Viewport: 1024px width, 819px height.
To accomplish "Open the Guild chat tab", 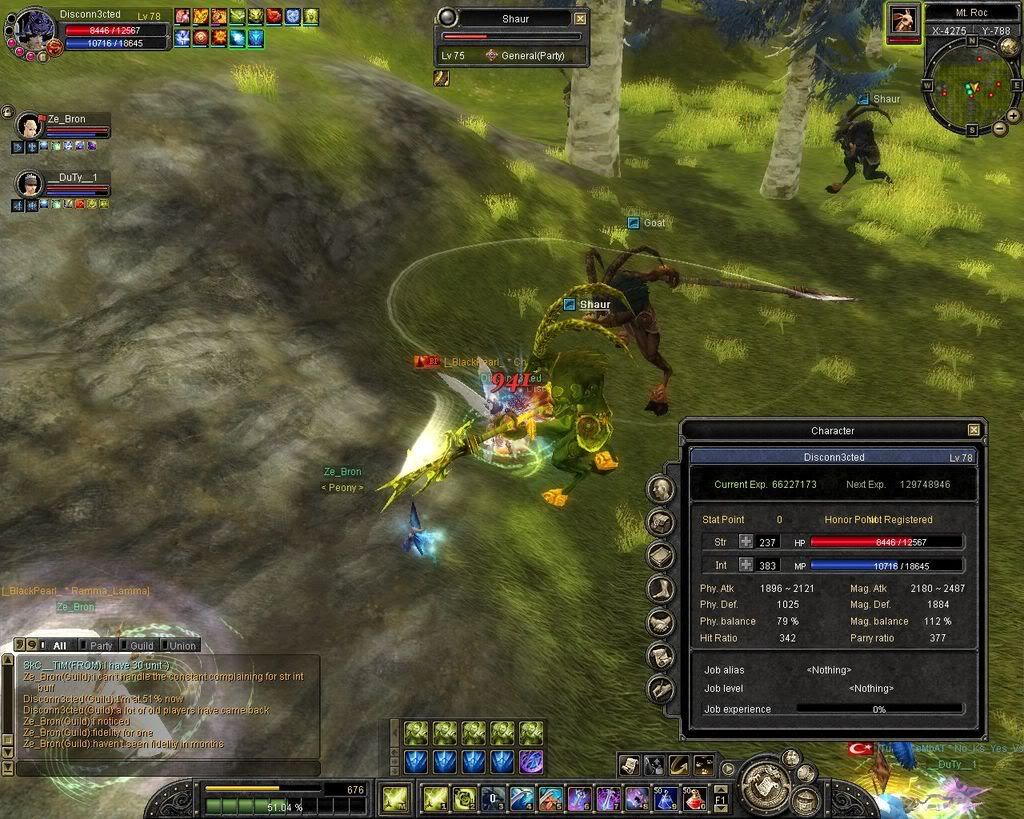I will (x=141, y=645).
